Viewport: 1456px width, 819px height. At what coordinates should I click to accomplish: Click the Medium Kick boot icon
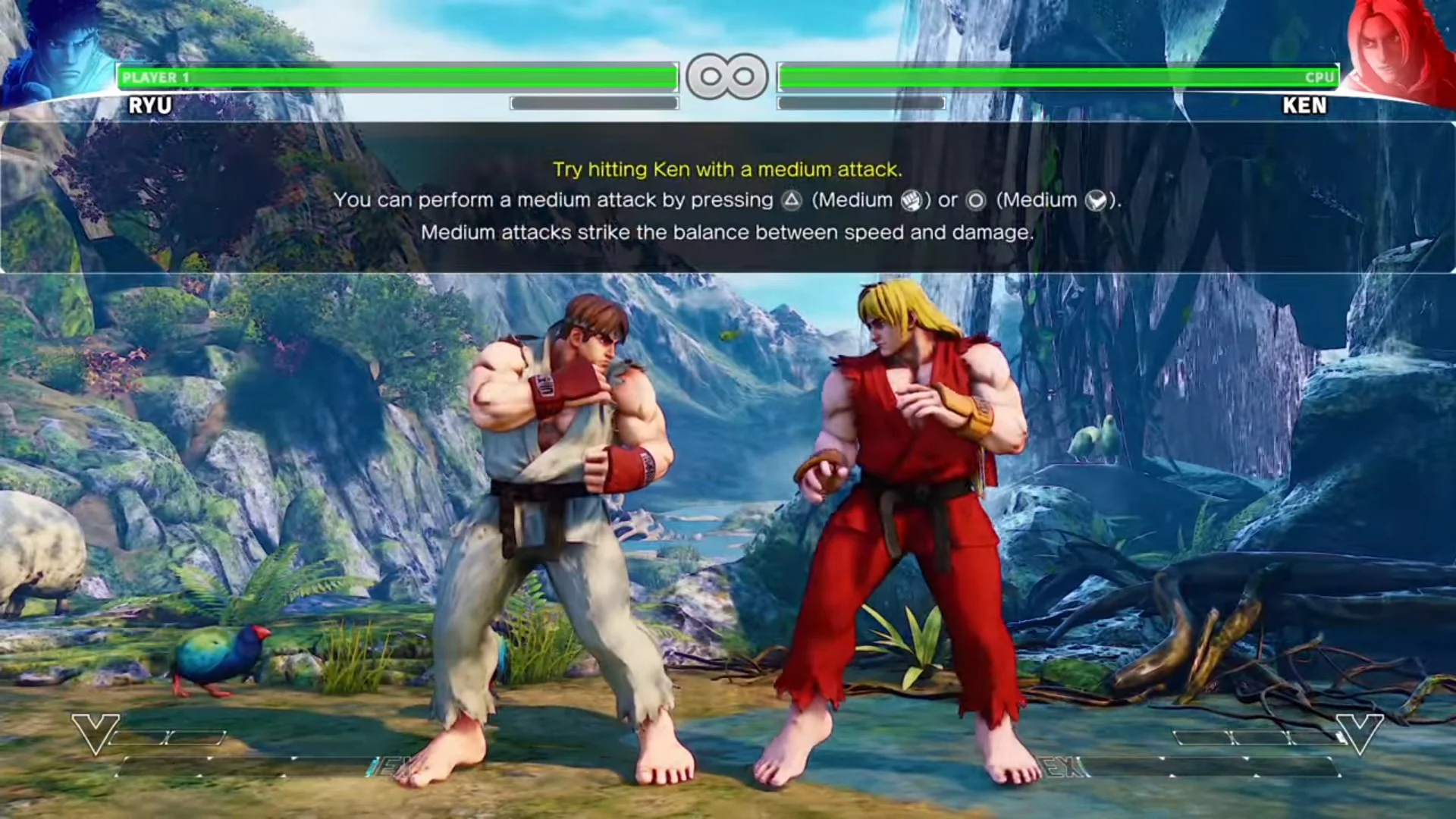(1095, 200)
